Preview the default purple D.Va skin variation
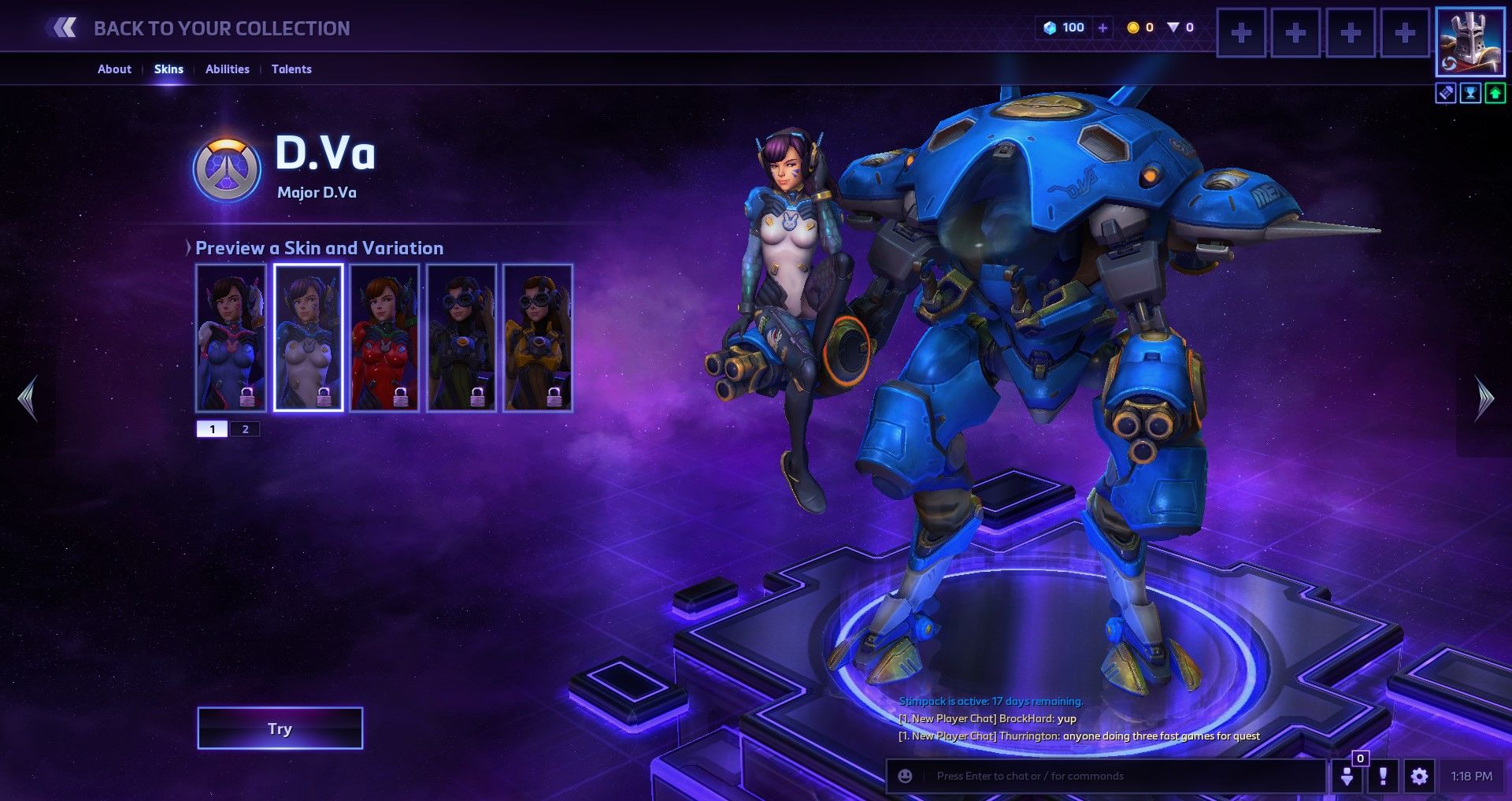1512x801 pixels. tap(231, 337)
